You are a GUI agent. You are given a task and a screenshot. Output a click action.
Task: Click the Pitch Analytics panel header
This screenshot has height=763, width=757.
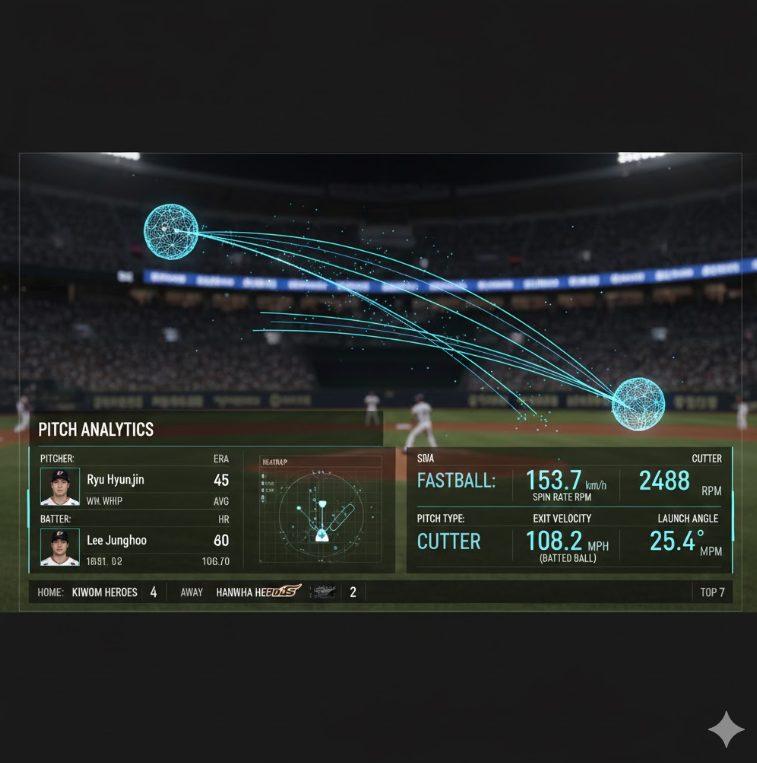click(x=96, y=429)
